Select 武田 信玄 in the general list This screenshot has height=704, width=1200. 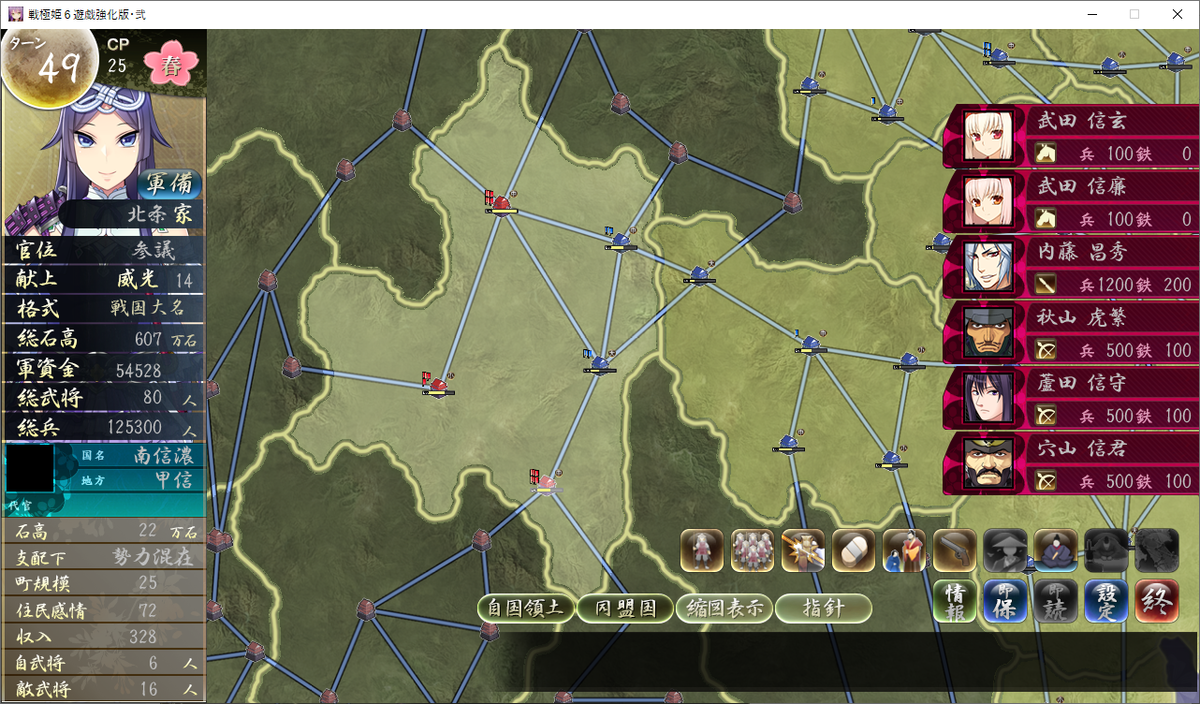1070,136
